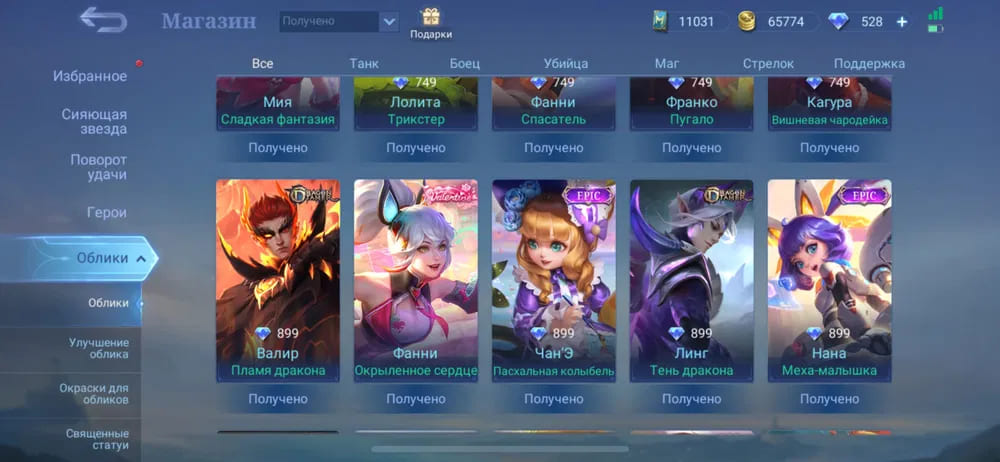Open the Подарки gift icon

431,22
